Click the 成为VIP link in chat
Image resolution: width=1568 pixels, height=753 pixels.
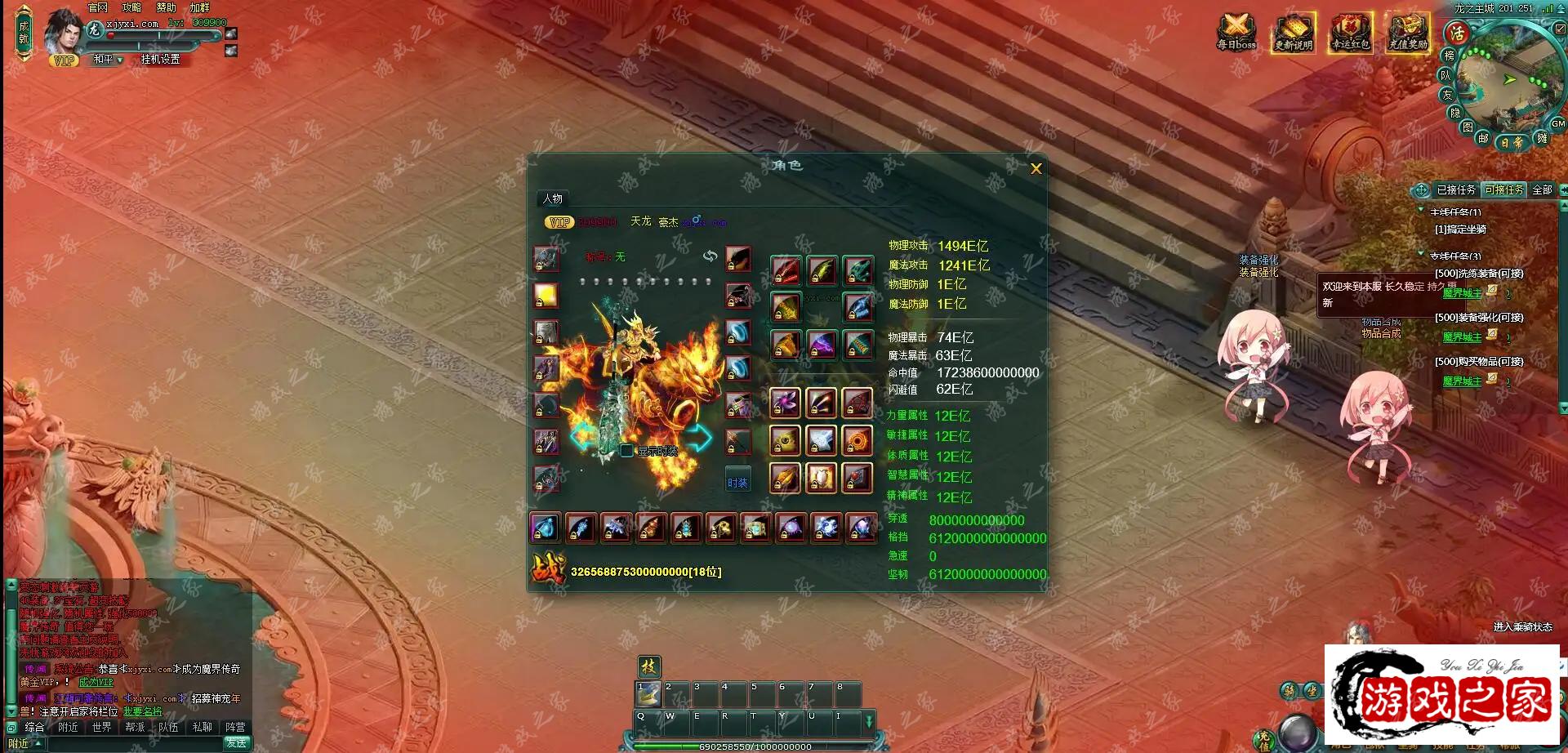(96, 682)
